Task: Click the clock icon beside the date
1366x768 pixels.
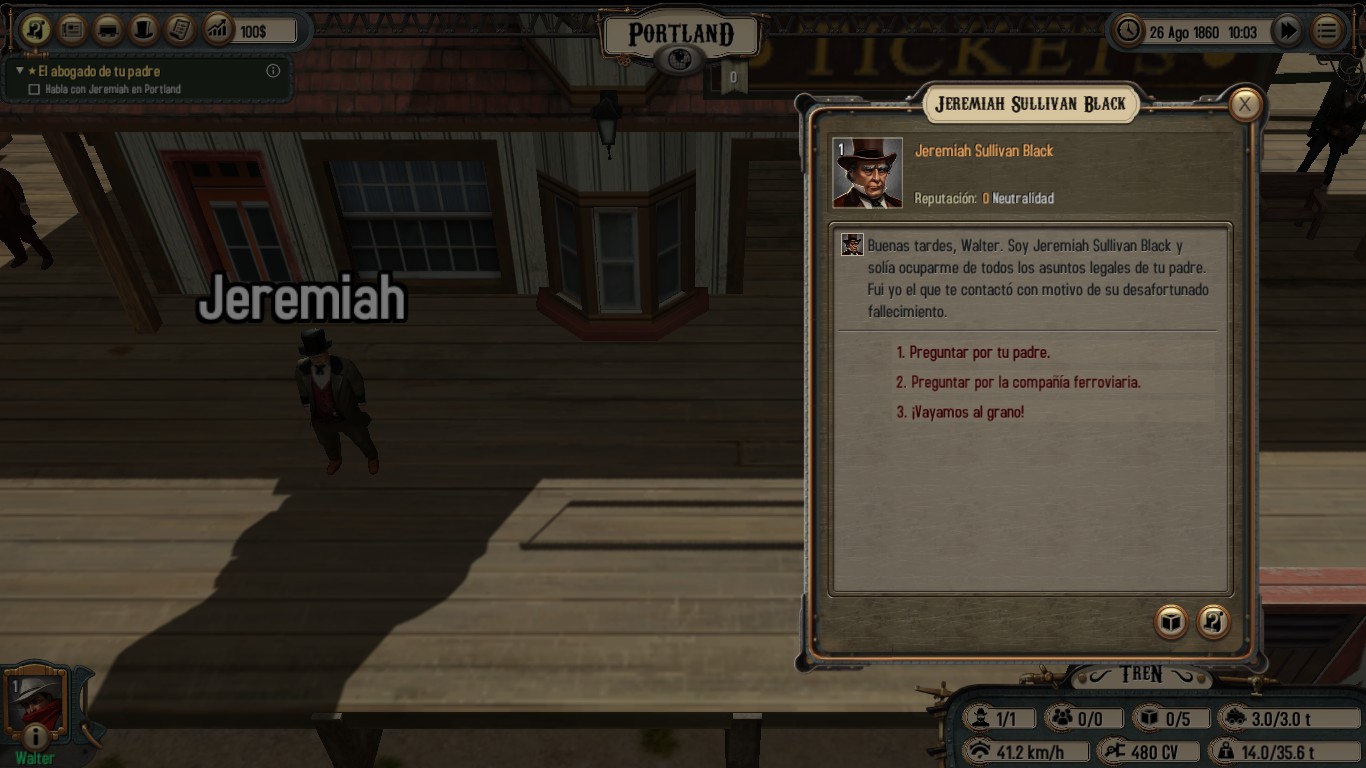Action: pos(1128,31)
